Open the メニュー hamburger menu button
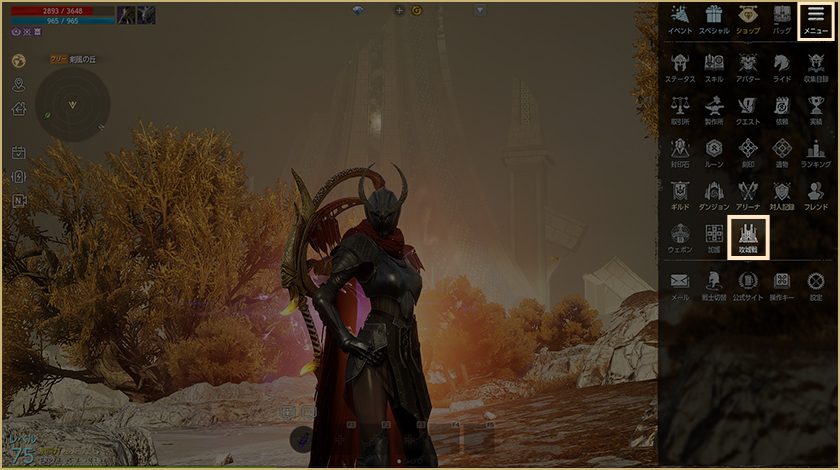 coord(816,20)
